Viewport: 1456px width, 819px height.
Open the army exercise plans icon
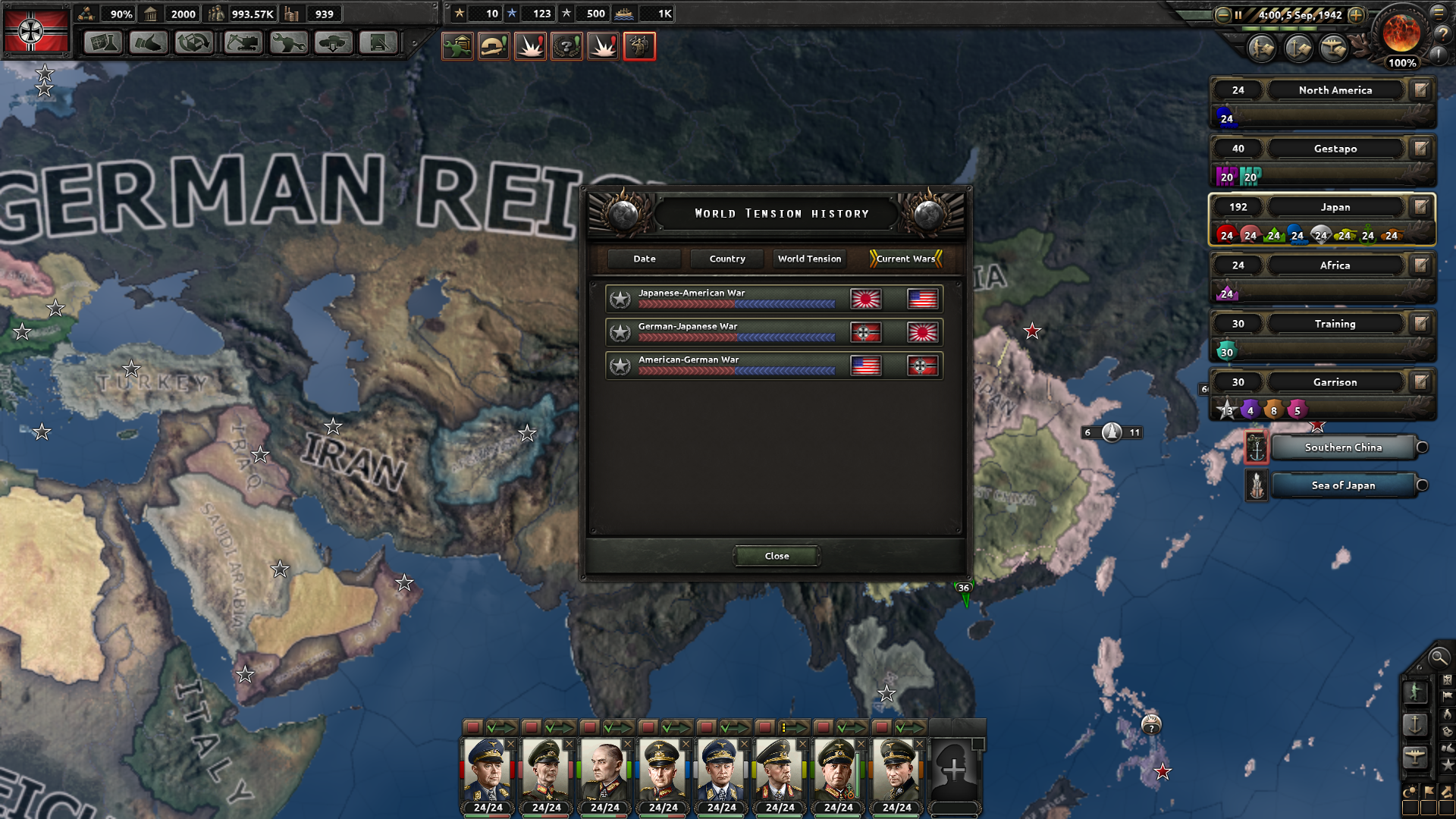click(x=1260, y=48)
